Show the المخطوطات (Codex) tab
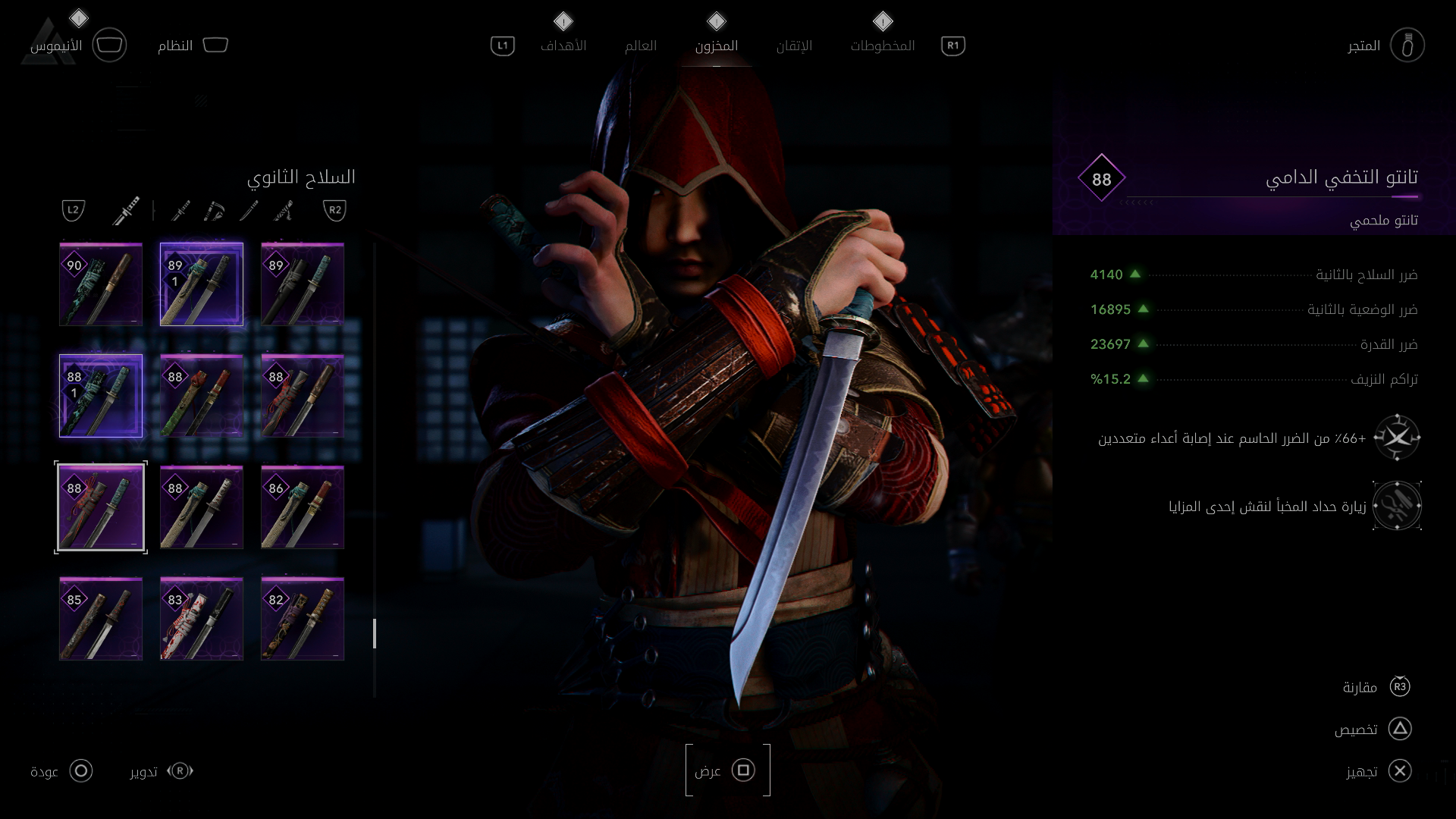Viewport: 1456px width, 819px height. pos(882,45)
